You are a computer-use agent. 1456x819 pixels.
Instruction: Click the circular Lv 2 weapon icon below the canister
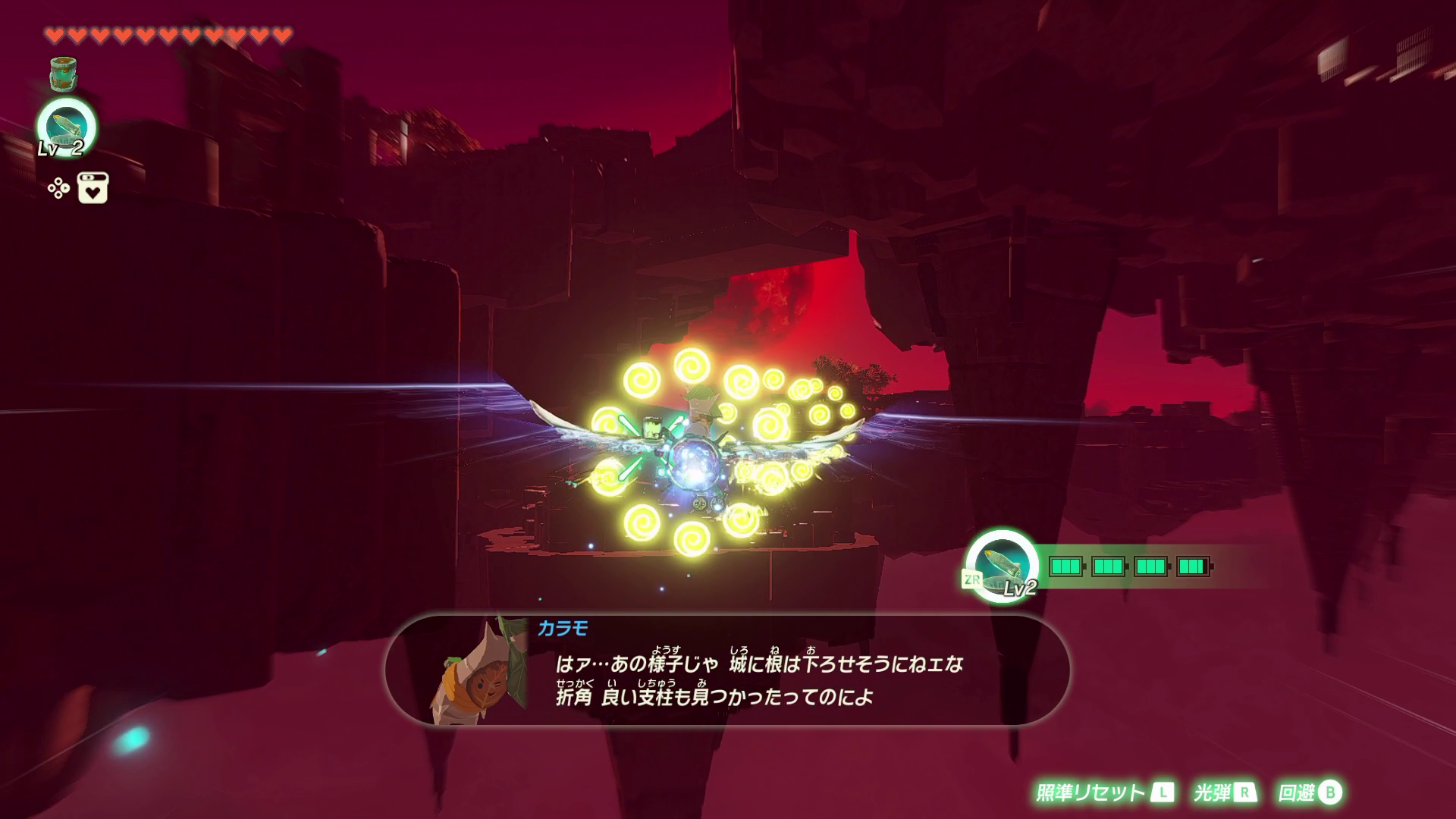(67, 126)
